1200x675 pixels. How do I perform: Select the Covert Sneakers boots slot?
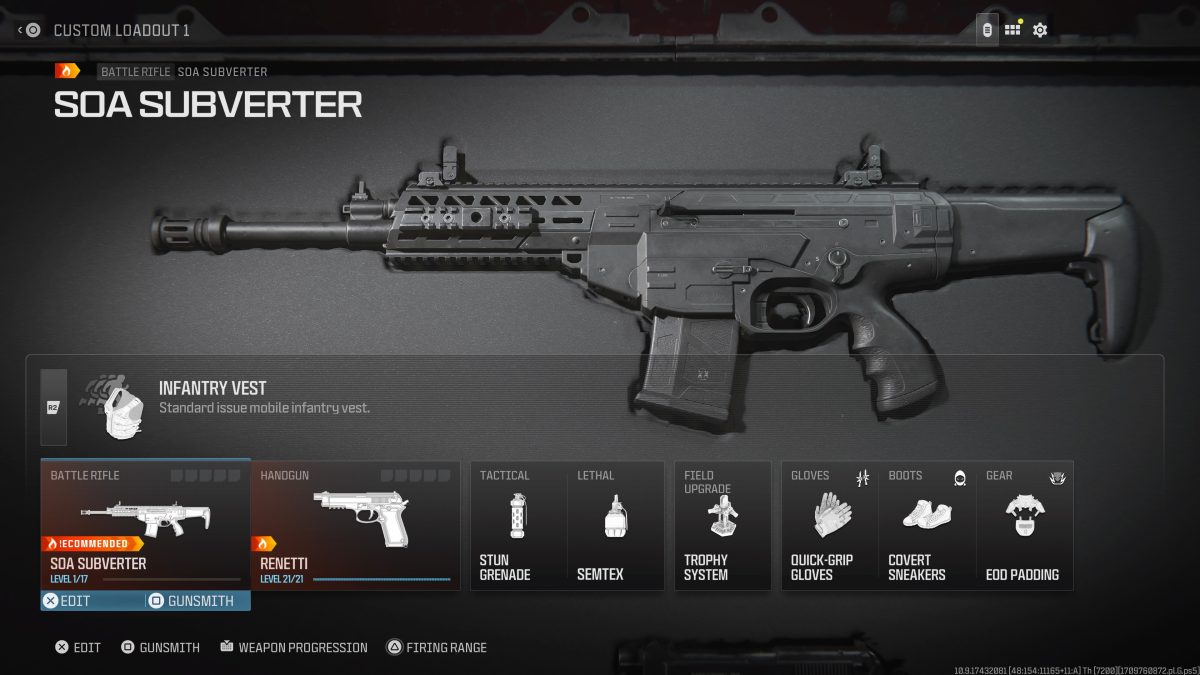(926, 525)
